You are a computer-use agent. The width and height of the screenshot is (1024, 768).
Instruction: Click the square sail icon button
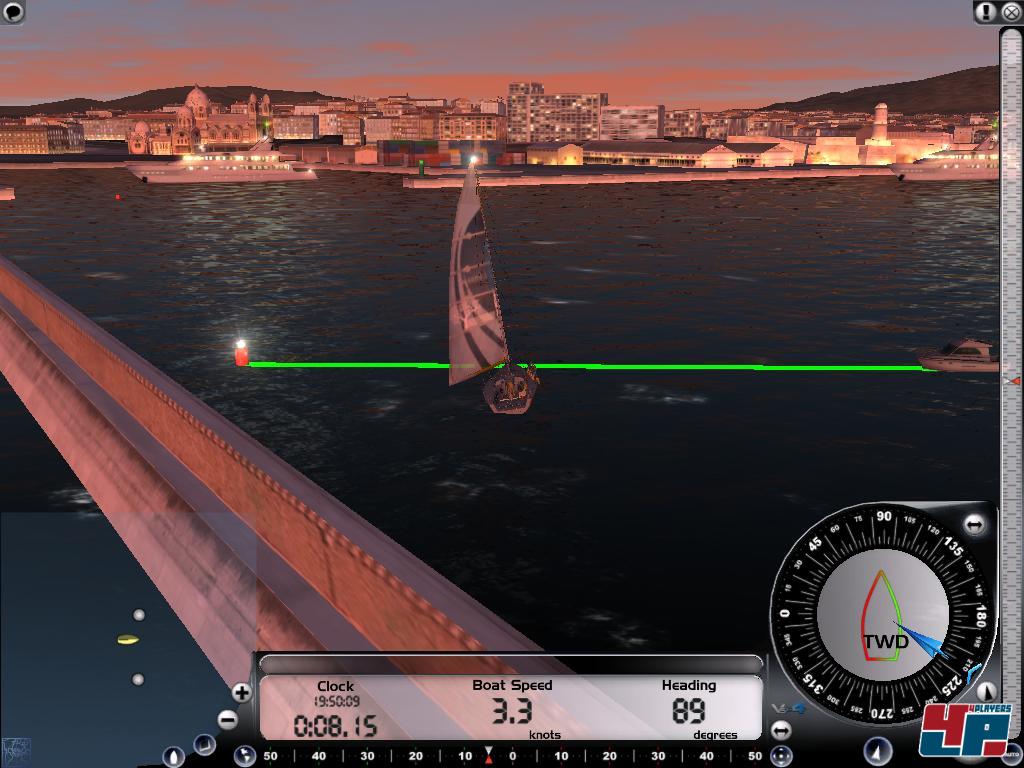[x=204, y=744]
